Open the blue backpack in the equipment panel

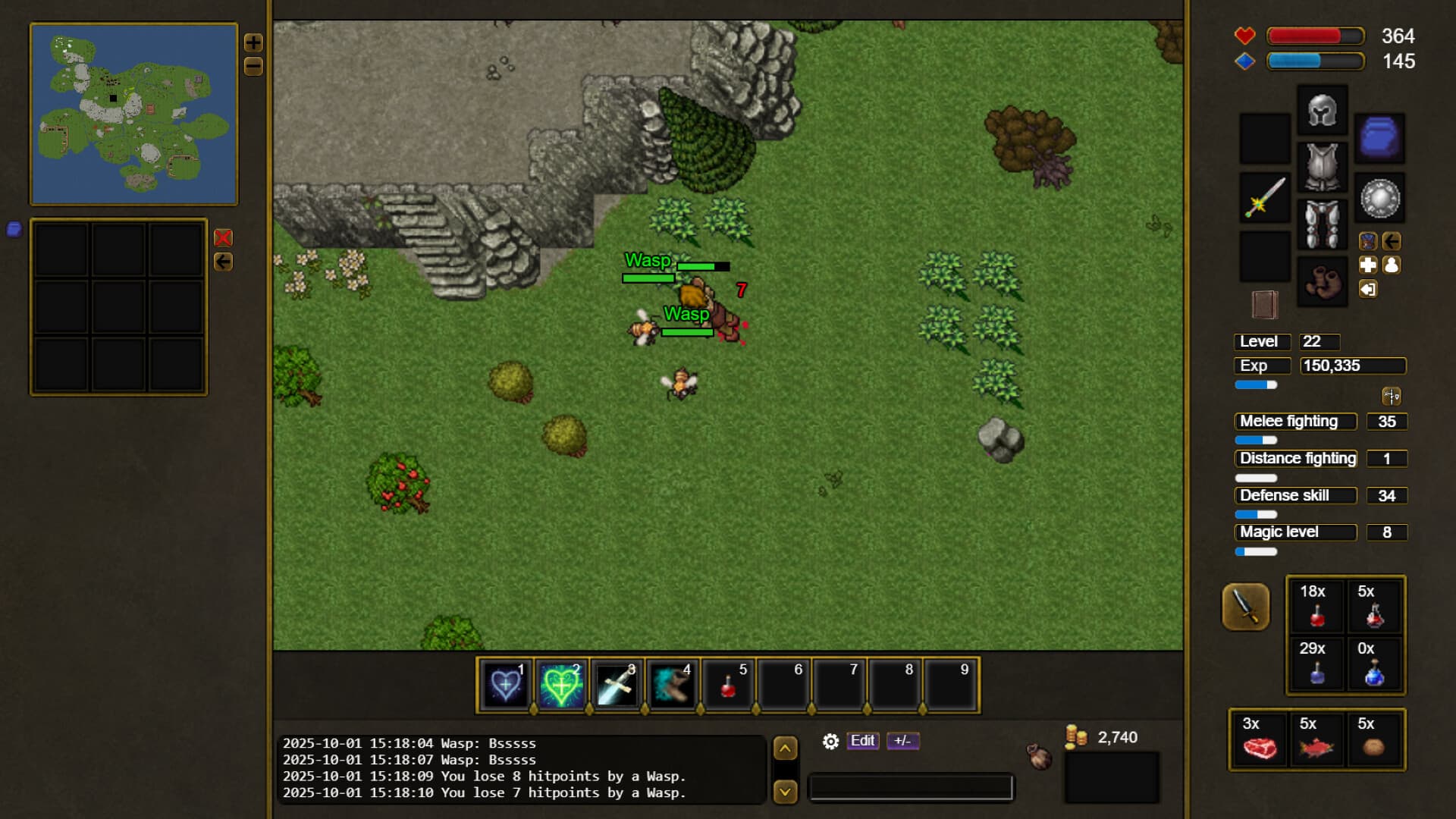coord(1379,139)
